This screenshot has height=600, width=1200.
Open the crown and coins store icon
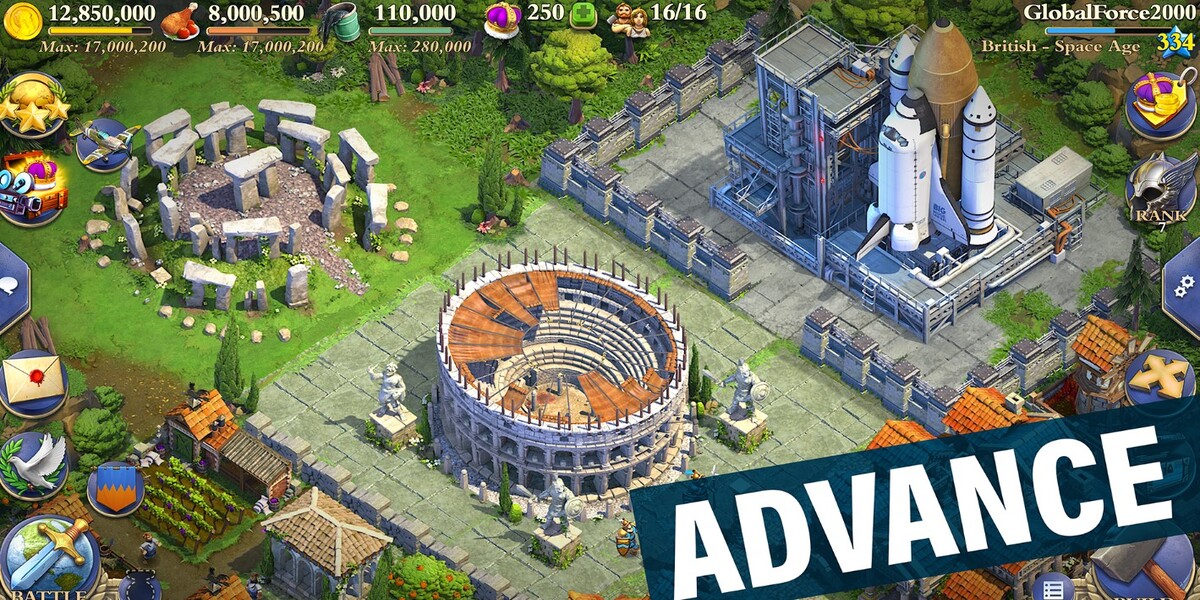[1161, 102]
